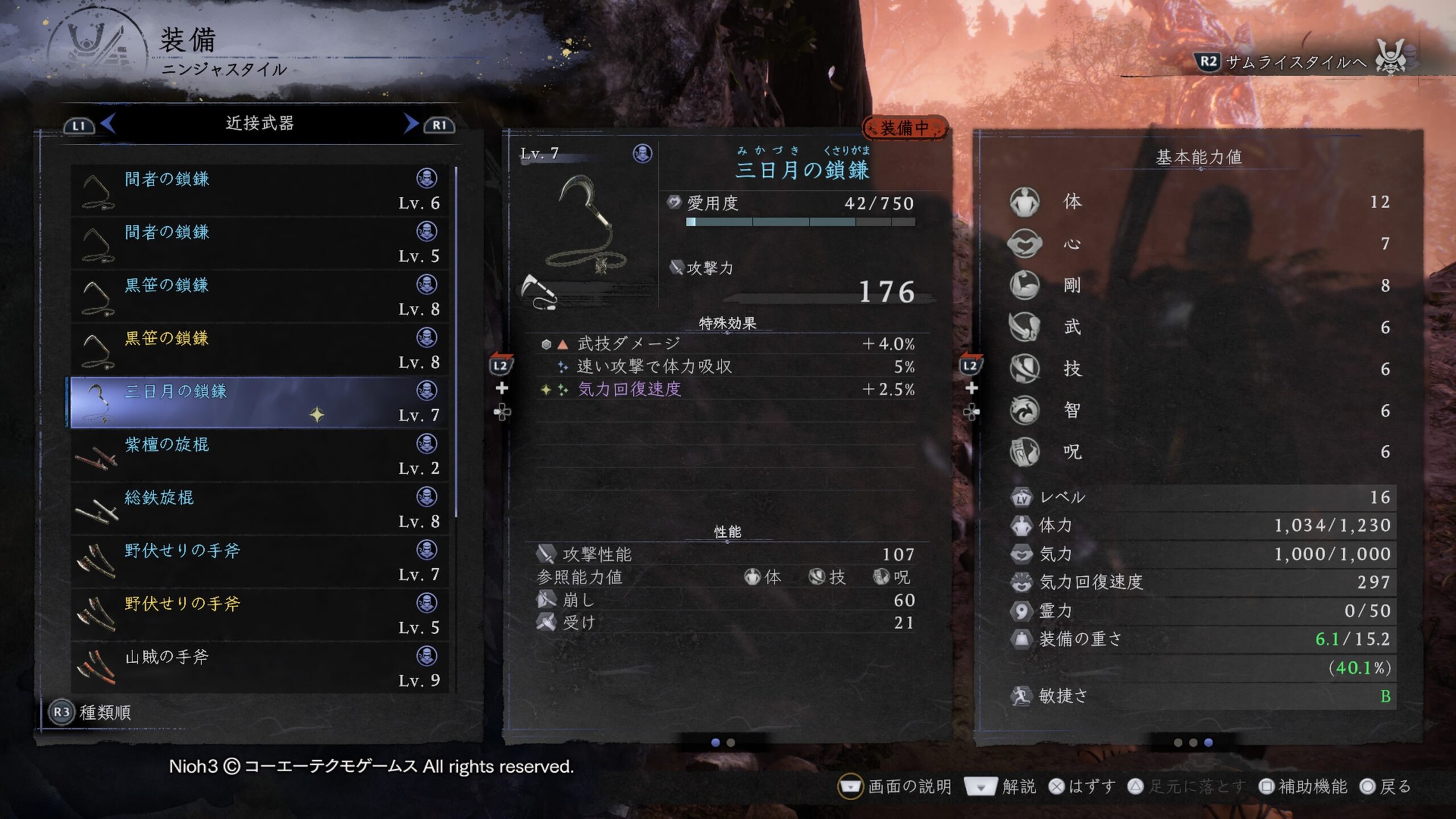Select the Lv. 5 間者の鎖鎌 weapon

click(x=259, y=243)
